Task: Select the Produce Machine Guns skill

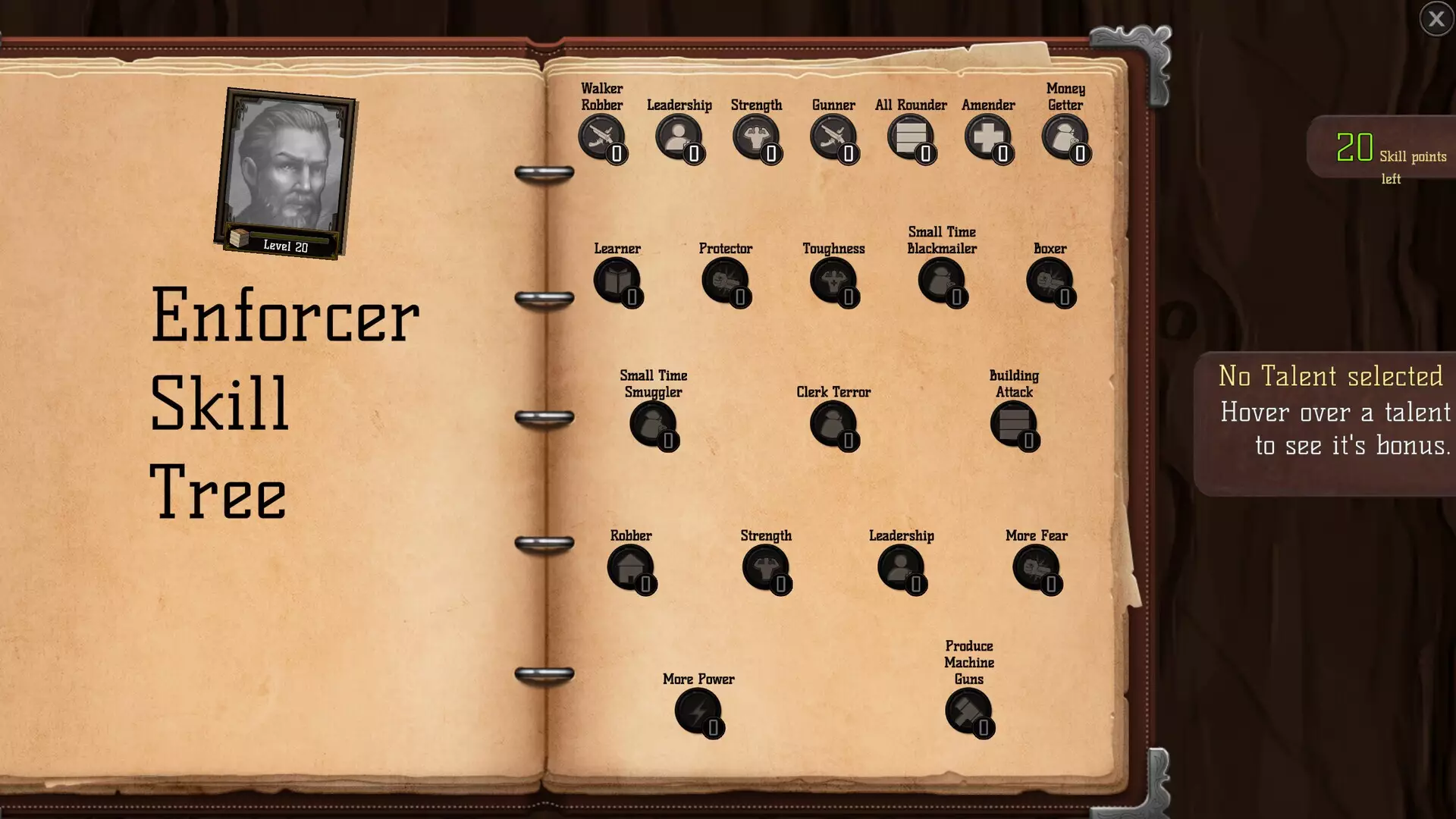Action: tap(968, 711)
